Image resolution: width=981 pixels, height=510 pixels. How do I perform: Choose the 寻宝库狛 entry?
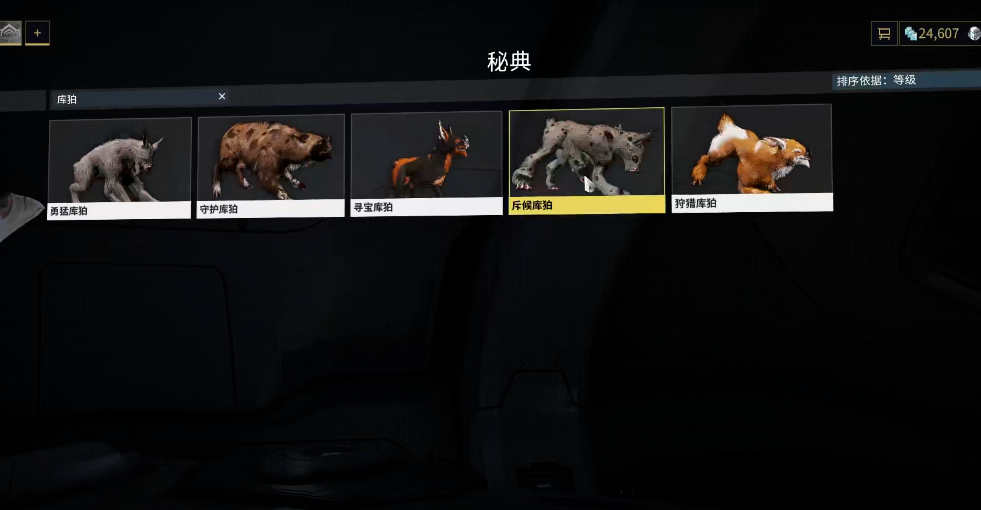pos(426,162)
